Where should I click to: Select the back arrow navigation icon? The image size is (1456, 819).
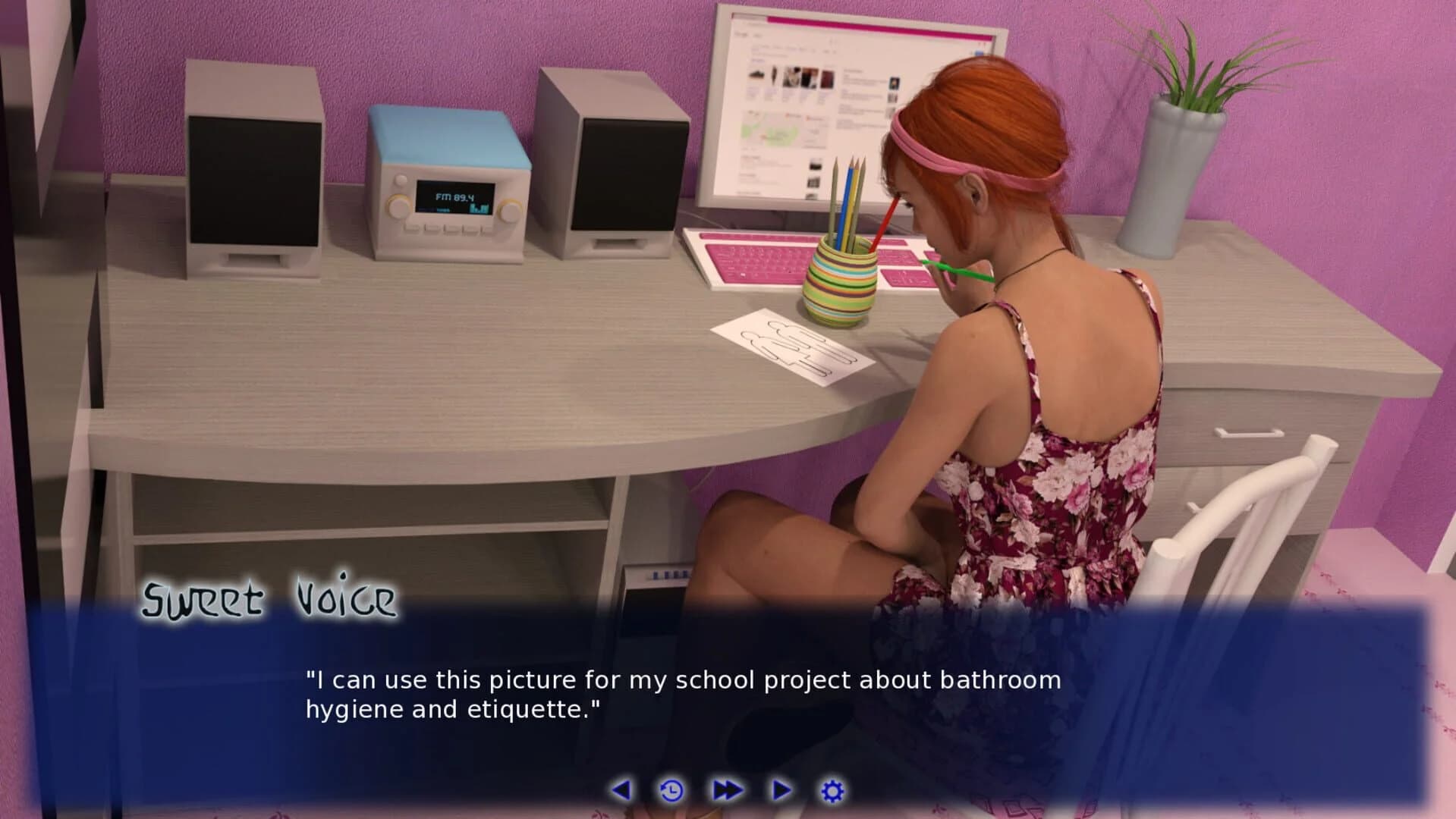click(x=623, y=789)
